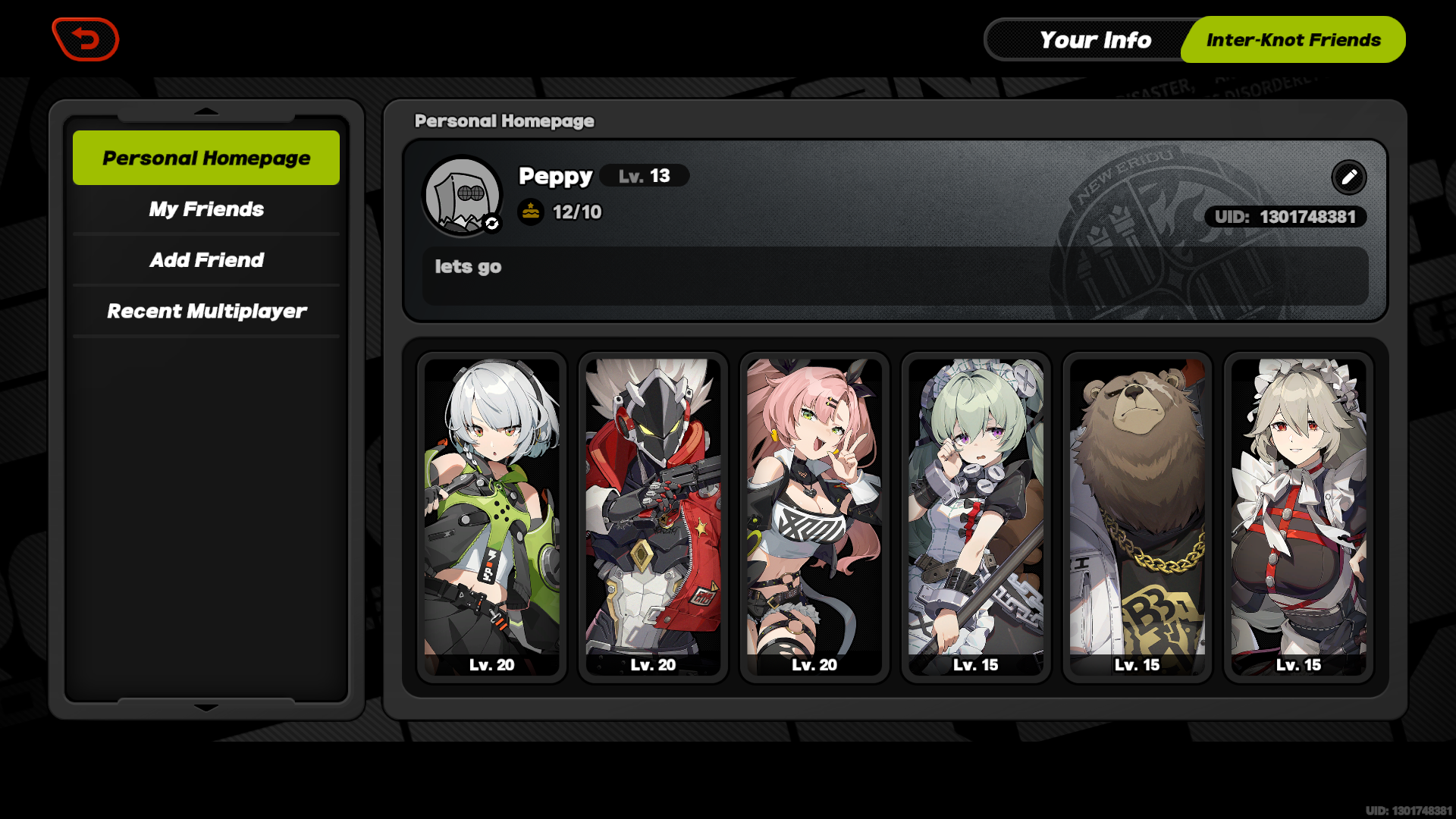
Task: Click the achievement medal icon showing 12/10
Action: [529, 212]
